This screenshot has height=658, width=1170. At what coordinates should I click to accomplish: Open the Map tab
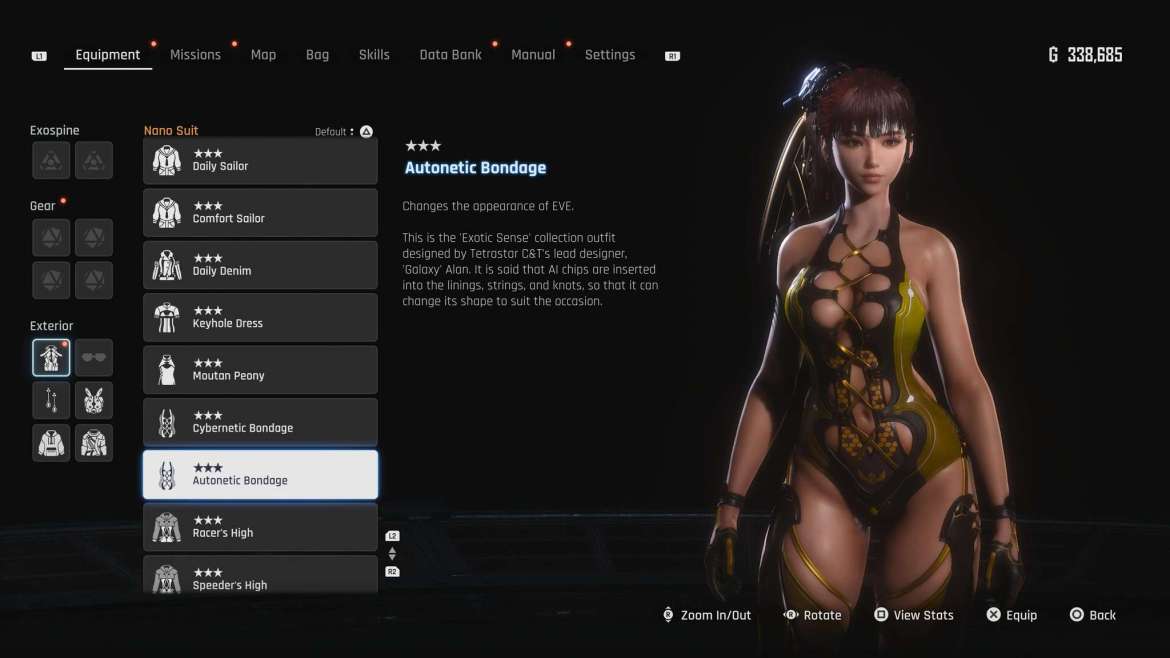263,55
